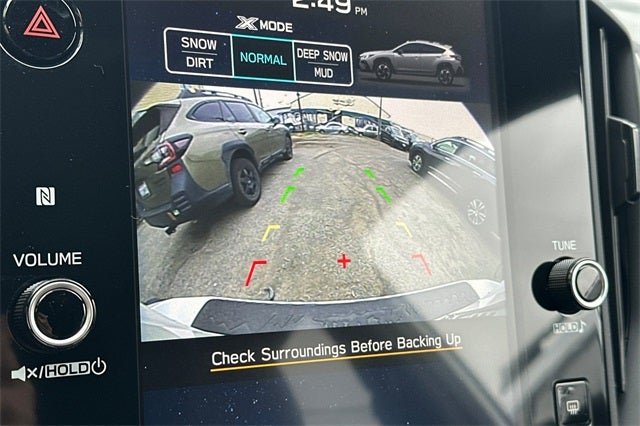
Task: Select the Snow/Dirt X-Mode option
Action: click(198, 53)
